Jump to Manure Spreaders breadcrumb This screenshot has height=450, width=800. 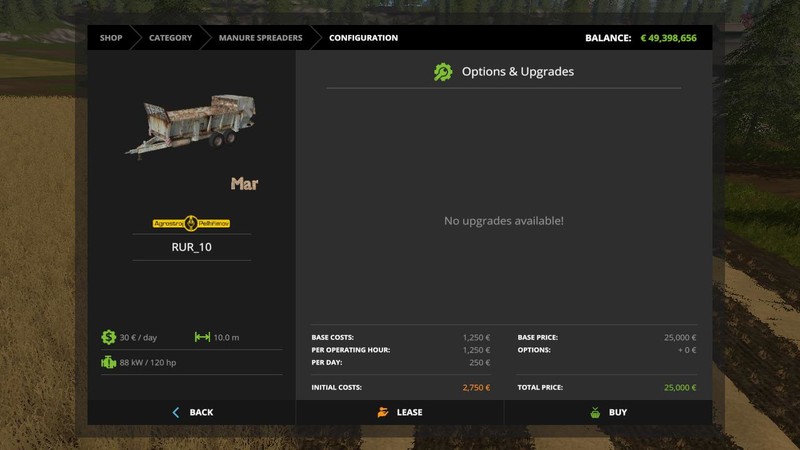coord(260,38)
